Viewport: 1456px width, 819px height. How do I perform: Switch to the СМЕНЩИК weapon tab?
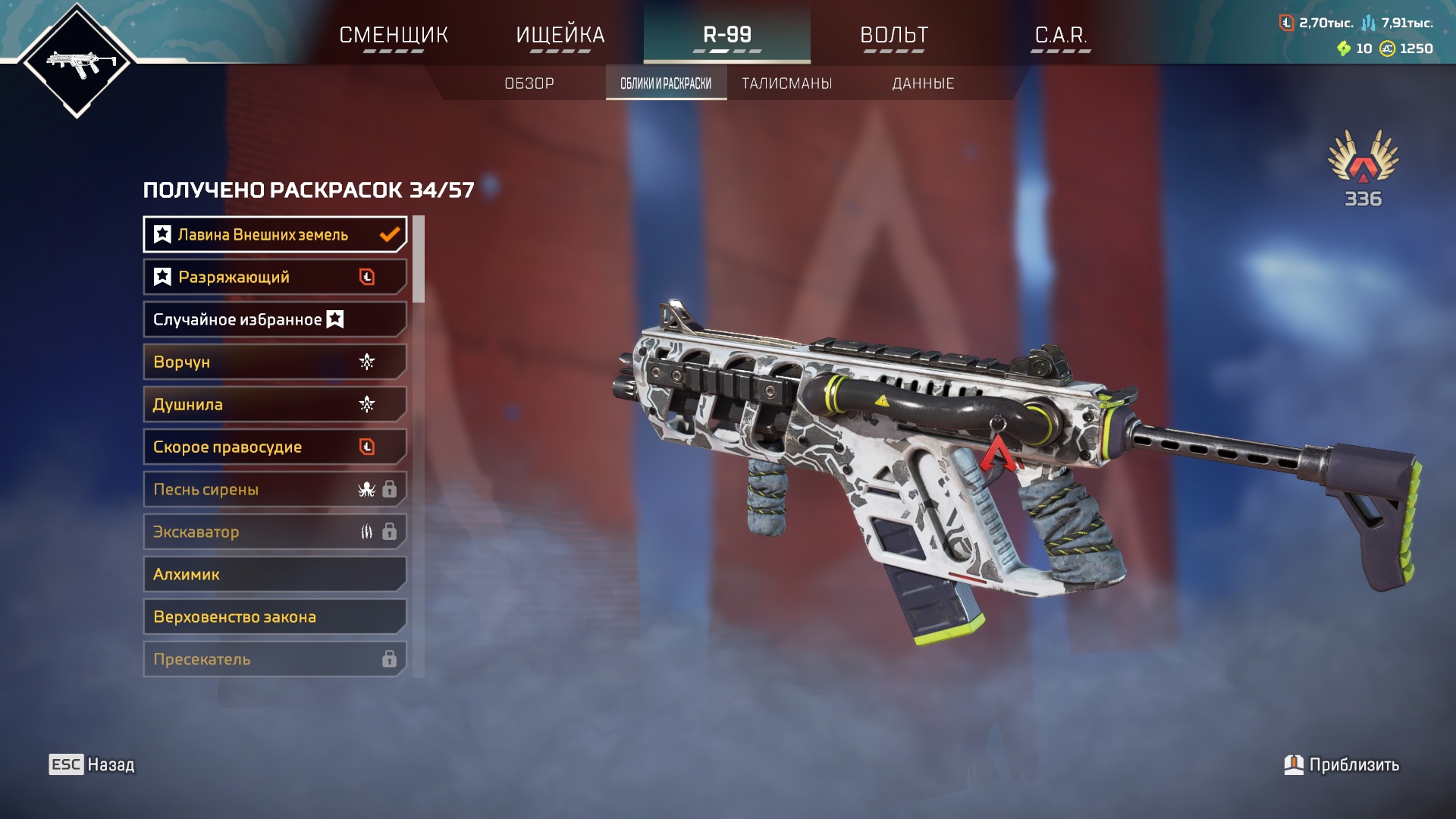click(394, 35)
